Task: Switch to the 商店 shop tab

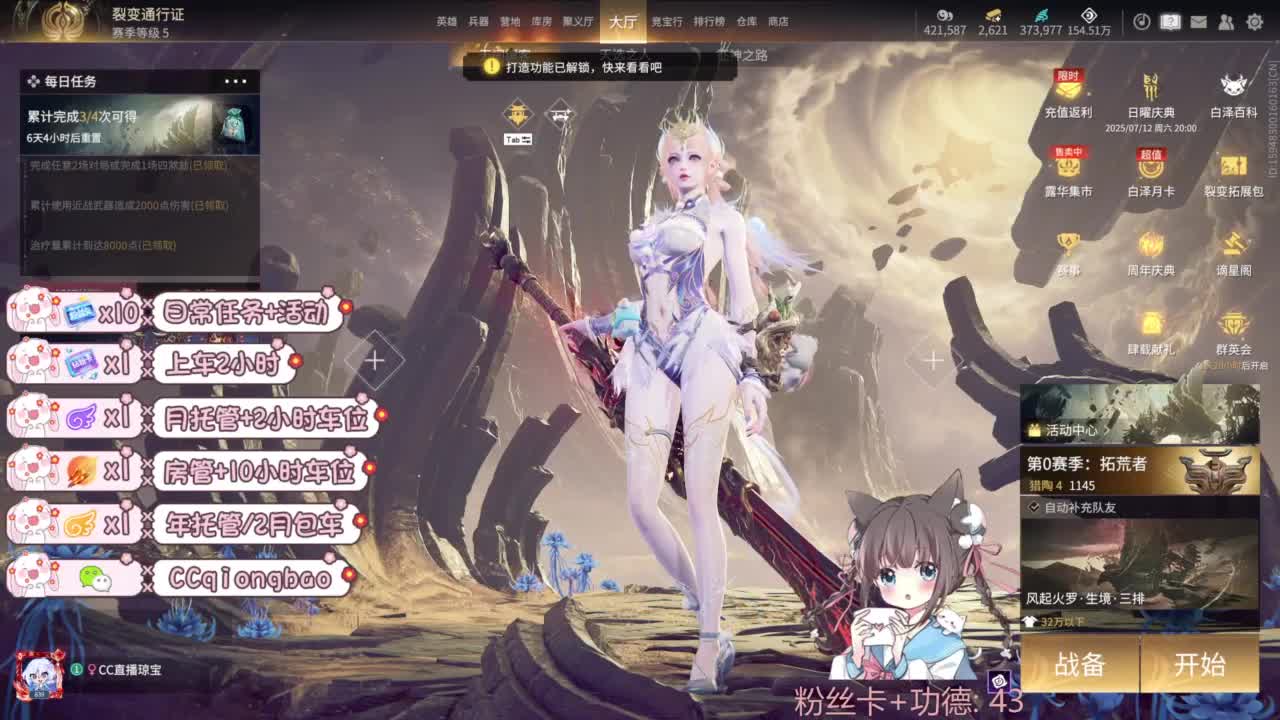Action: [x=780, y=20]
